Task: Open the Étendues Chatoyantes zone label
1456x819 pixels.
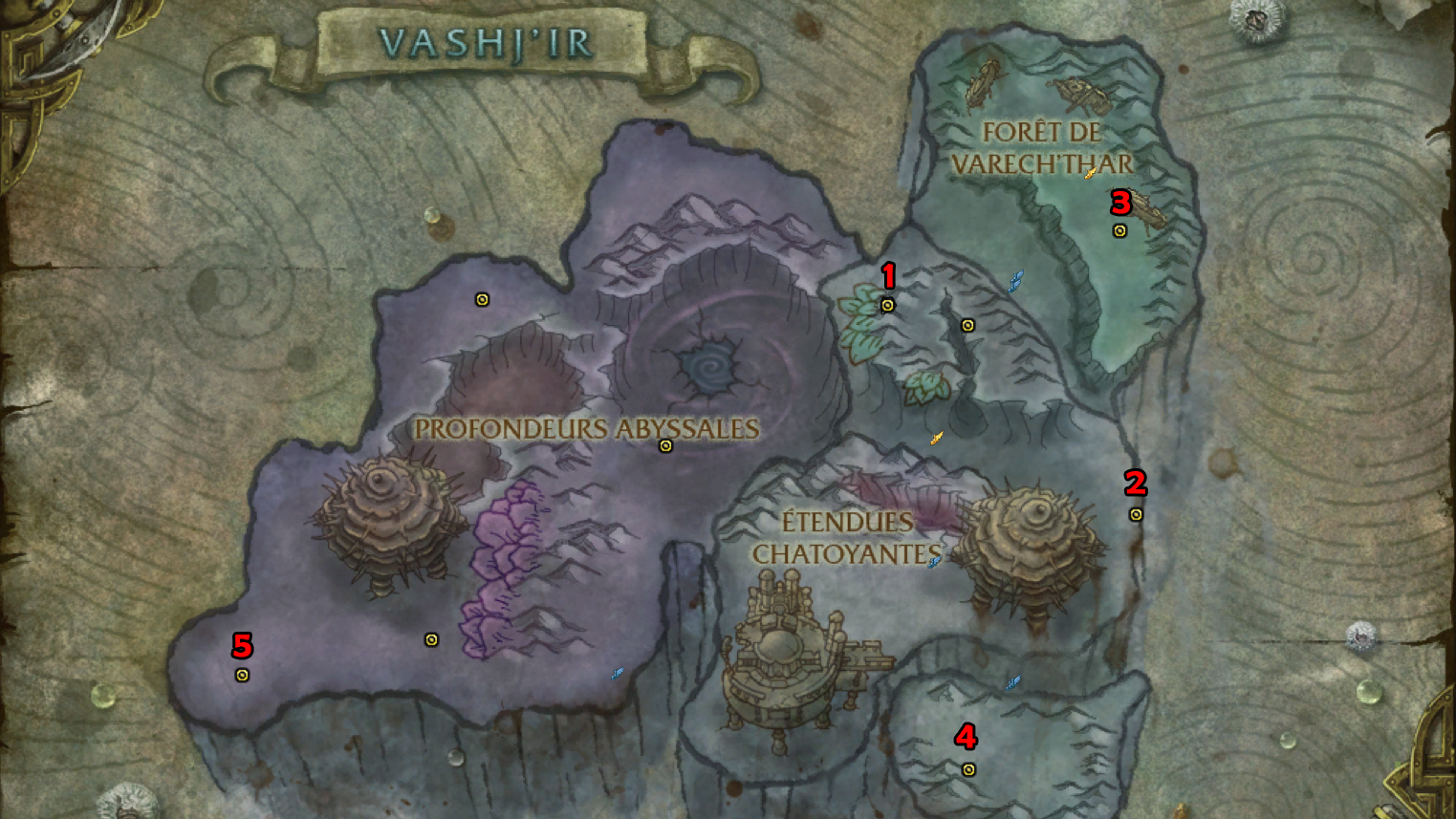Action: pyautogui.click(x=846, y=537)
